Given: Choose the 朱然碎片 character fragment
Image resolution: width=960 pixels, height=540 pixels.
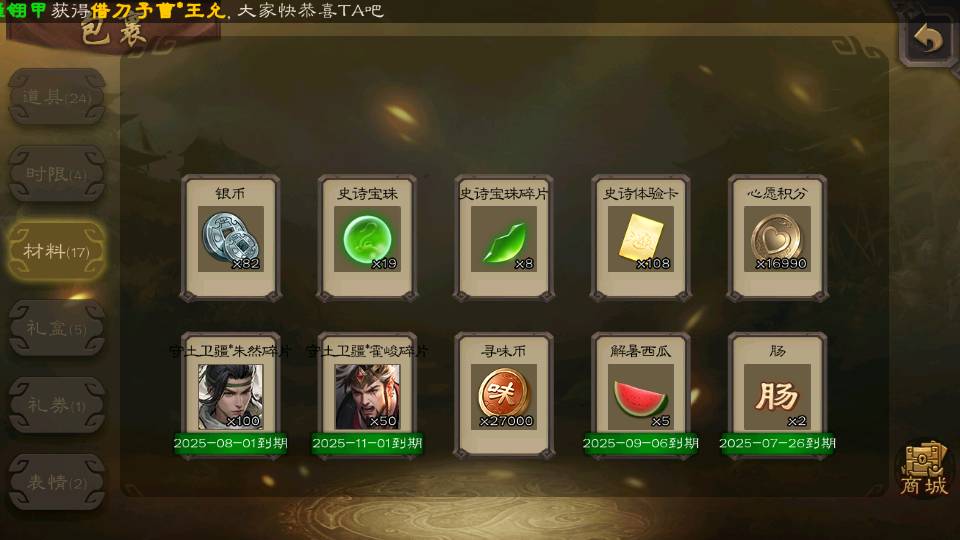Looking at the screenshot, I should [231, 396].
